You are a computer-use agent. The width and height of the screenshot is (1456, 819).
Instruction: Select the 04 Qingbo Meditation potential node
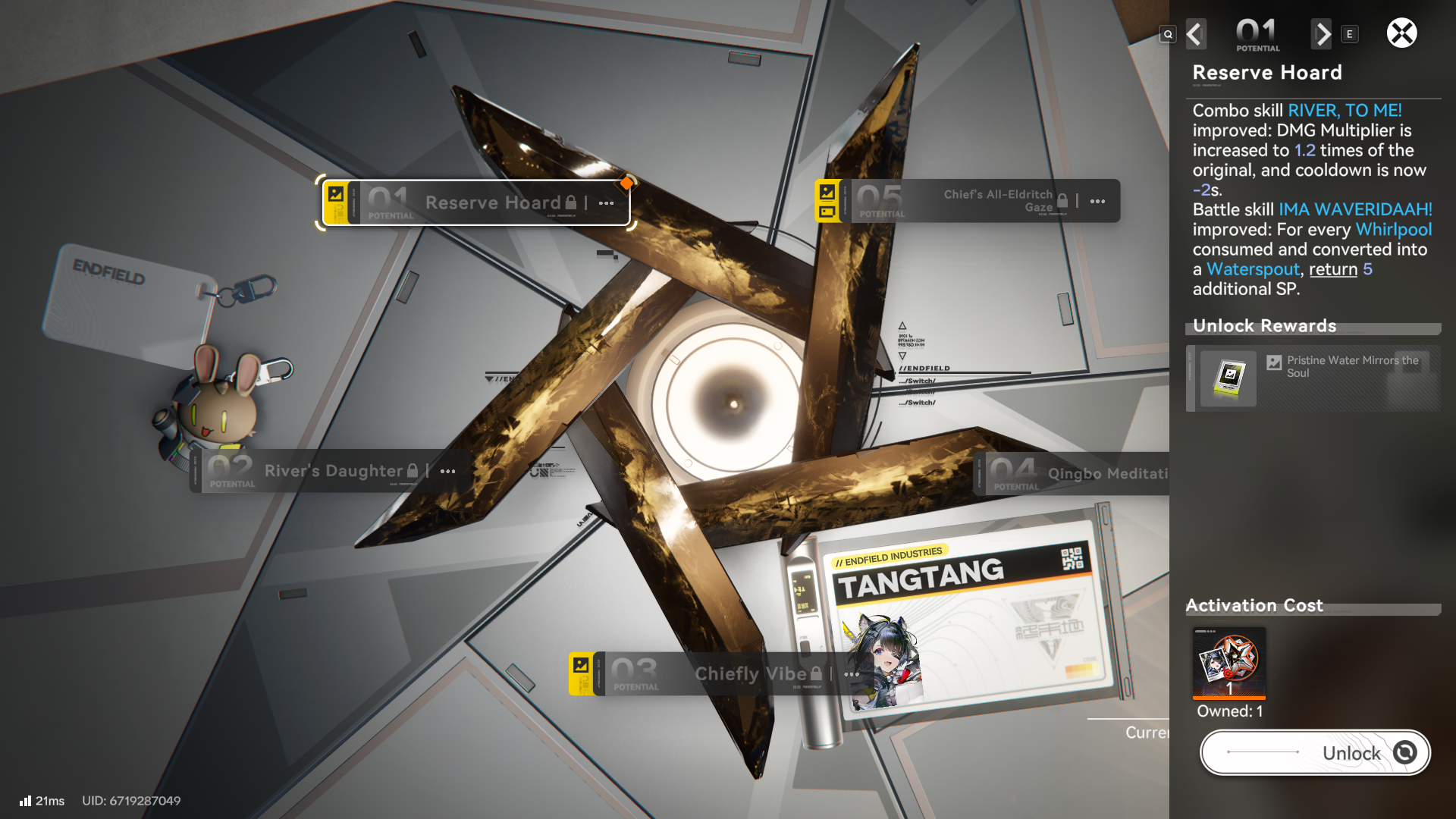(x=1077, y=474)
